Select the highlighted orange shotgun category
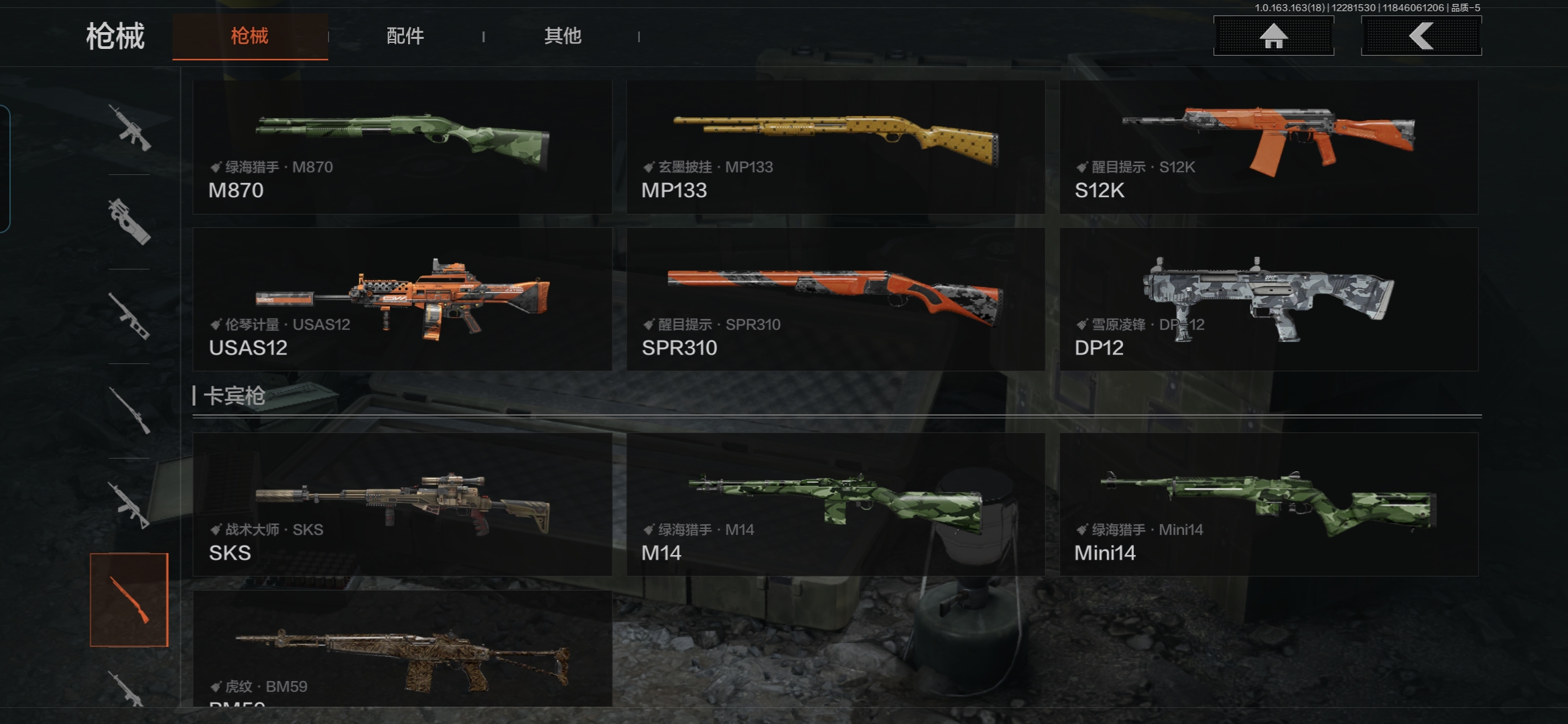 (129, 600)
